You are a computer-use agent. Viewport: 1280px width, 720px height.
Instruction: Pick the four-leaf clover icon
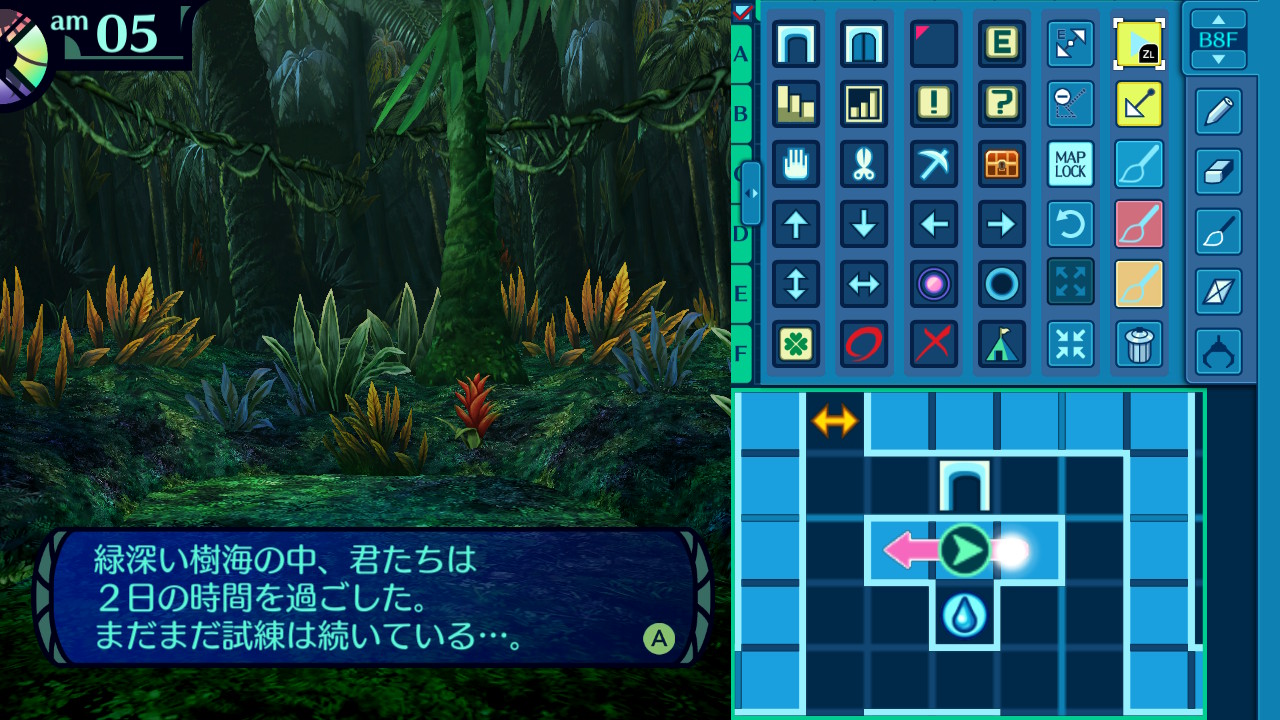coord(796,344)
